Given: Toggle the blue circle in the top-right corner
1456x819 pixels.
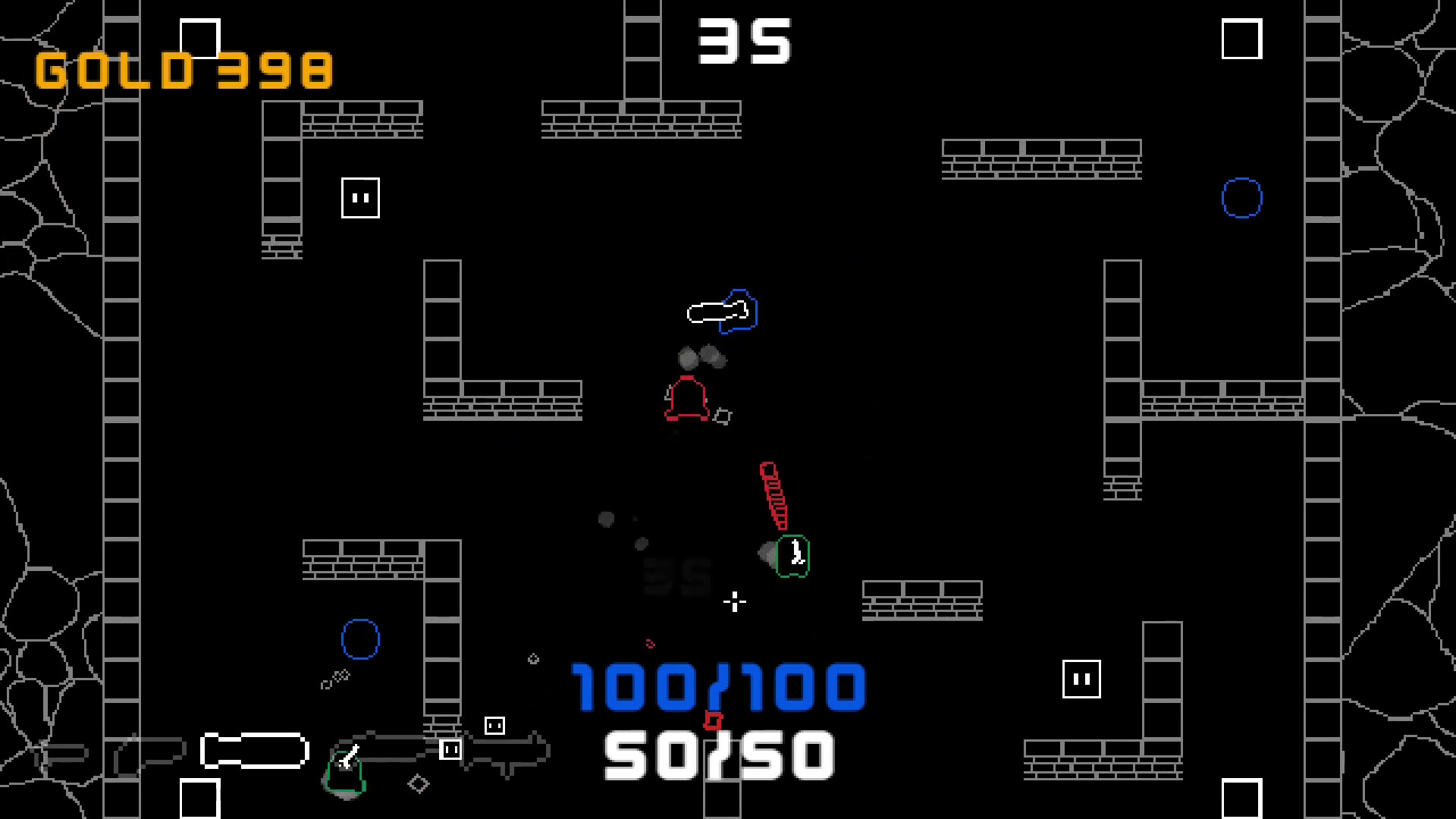Looking at the screenshot, I should click(1242, 196).
